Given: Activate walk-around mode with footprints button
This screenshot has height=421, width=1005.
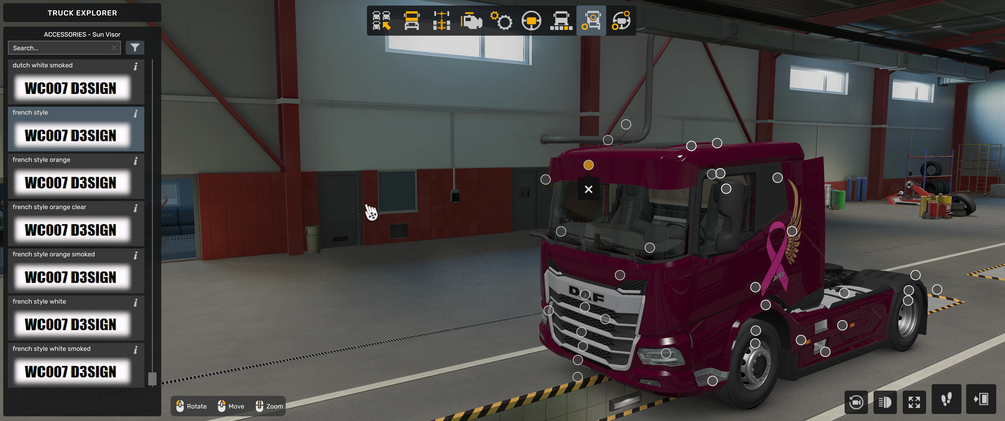Looking at the screenshot, I should pyautogui.click(x=946, y=400).
